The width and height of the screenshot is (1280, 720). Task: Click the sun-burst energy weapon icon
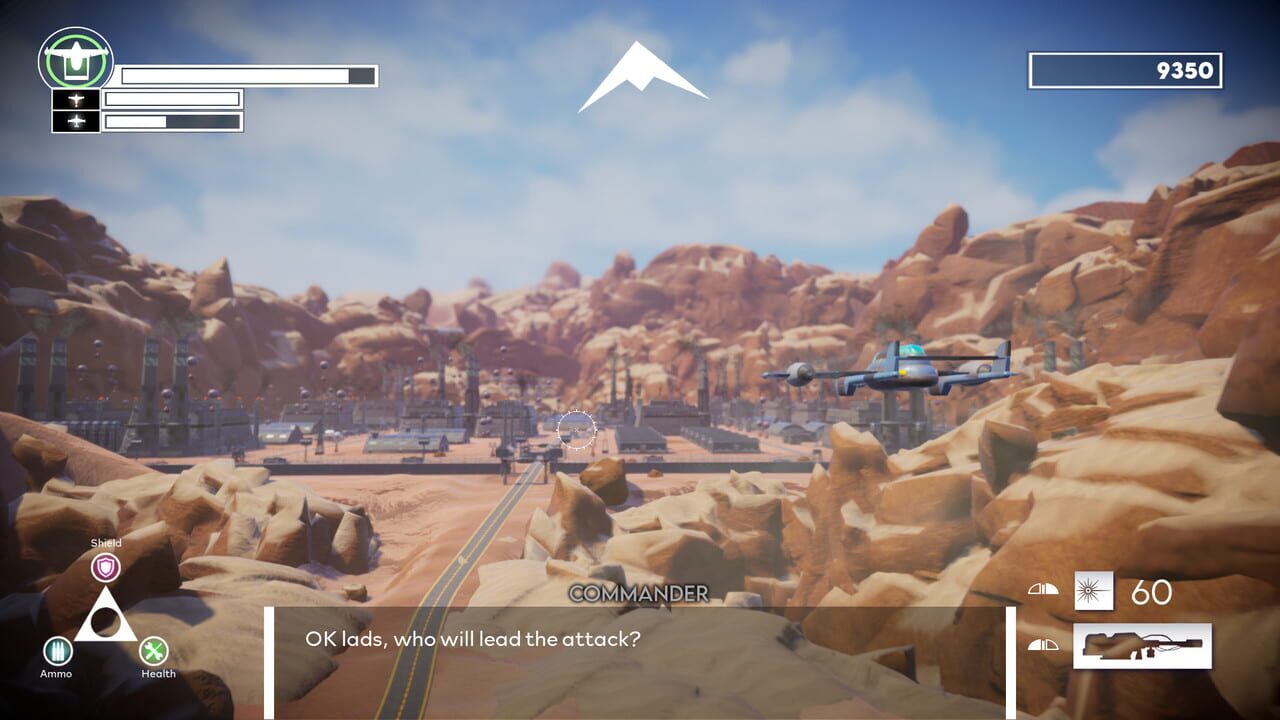pos(1094,591)
